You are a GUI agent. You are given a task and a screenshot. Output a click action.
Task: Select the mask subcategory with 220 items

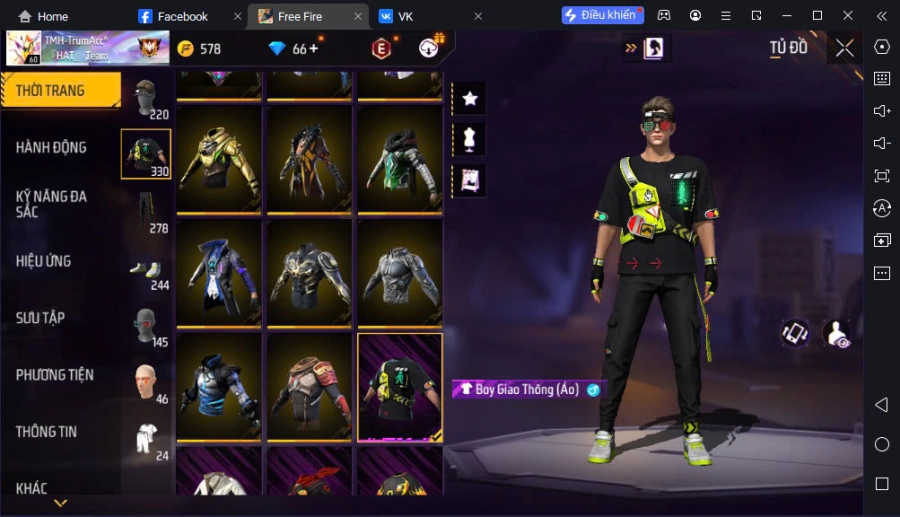pos(147,98)
